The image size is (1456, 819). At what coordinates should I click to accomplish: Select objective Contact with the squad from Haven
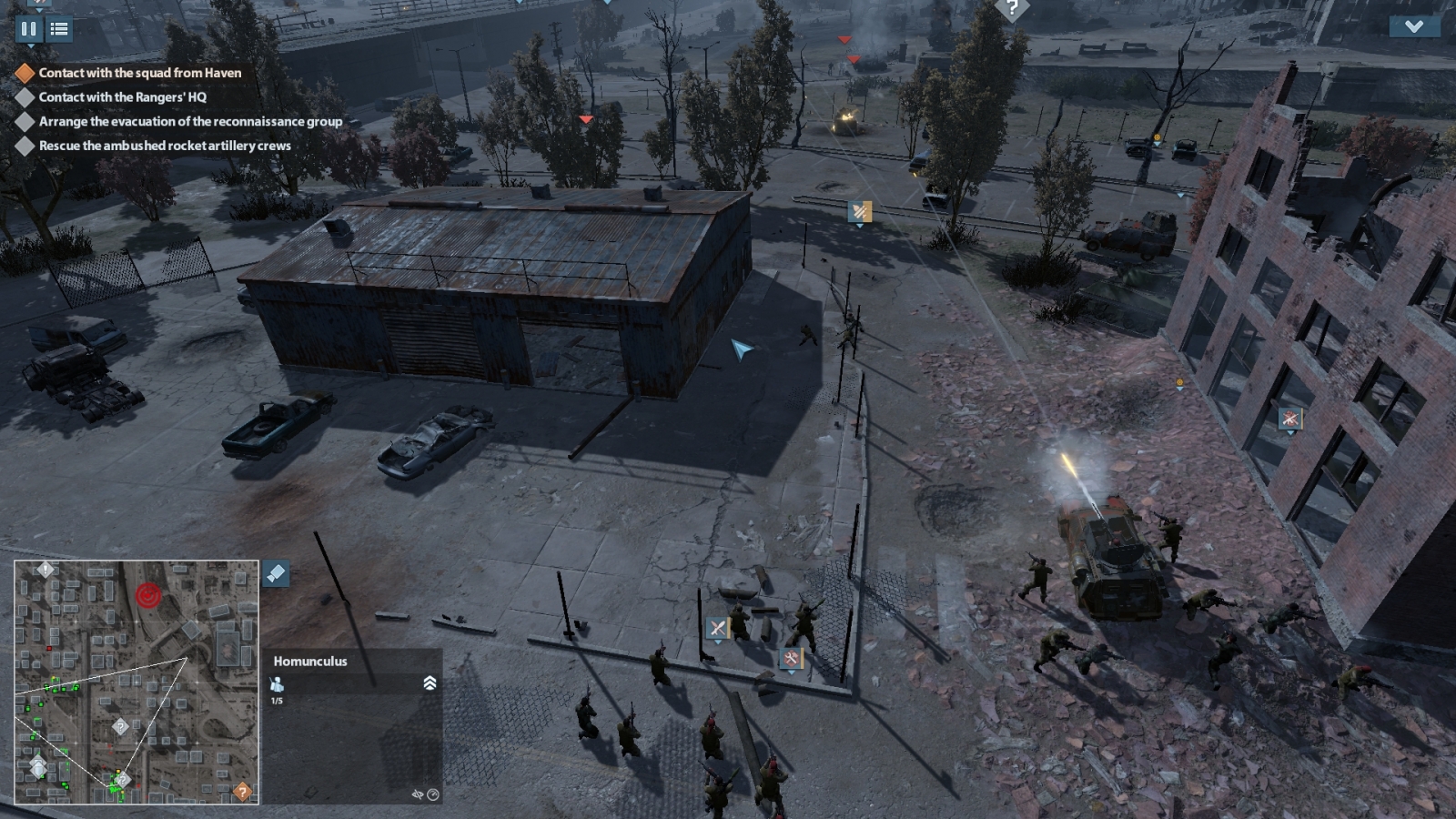[139, 73]
